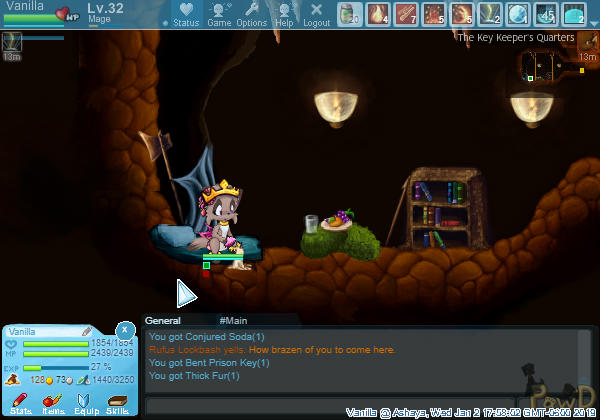Open the Items inventory

53,403
